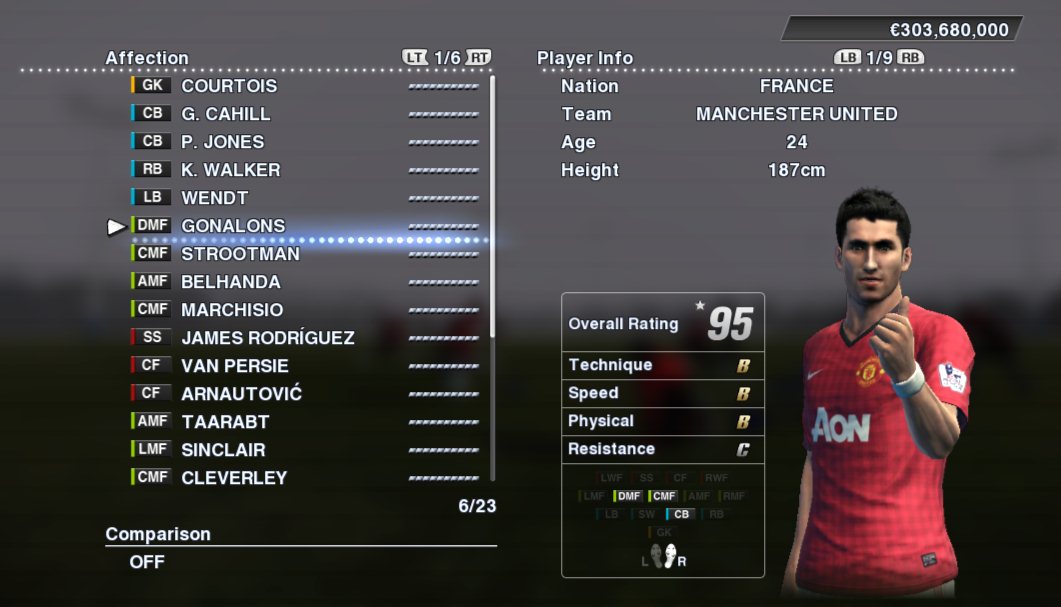Select the P. JONES row
The height and width of the screenshot is (607, 1061).
(x=222, y=142)
